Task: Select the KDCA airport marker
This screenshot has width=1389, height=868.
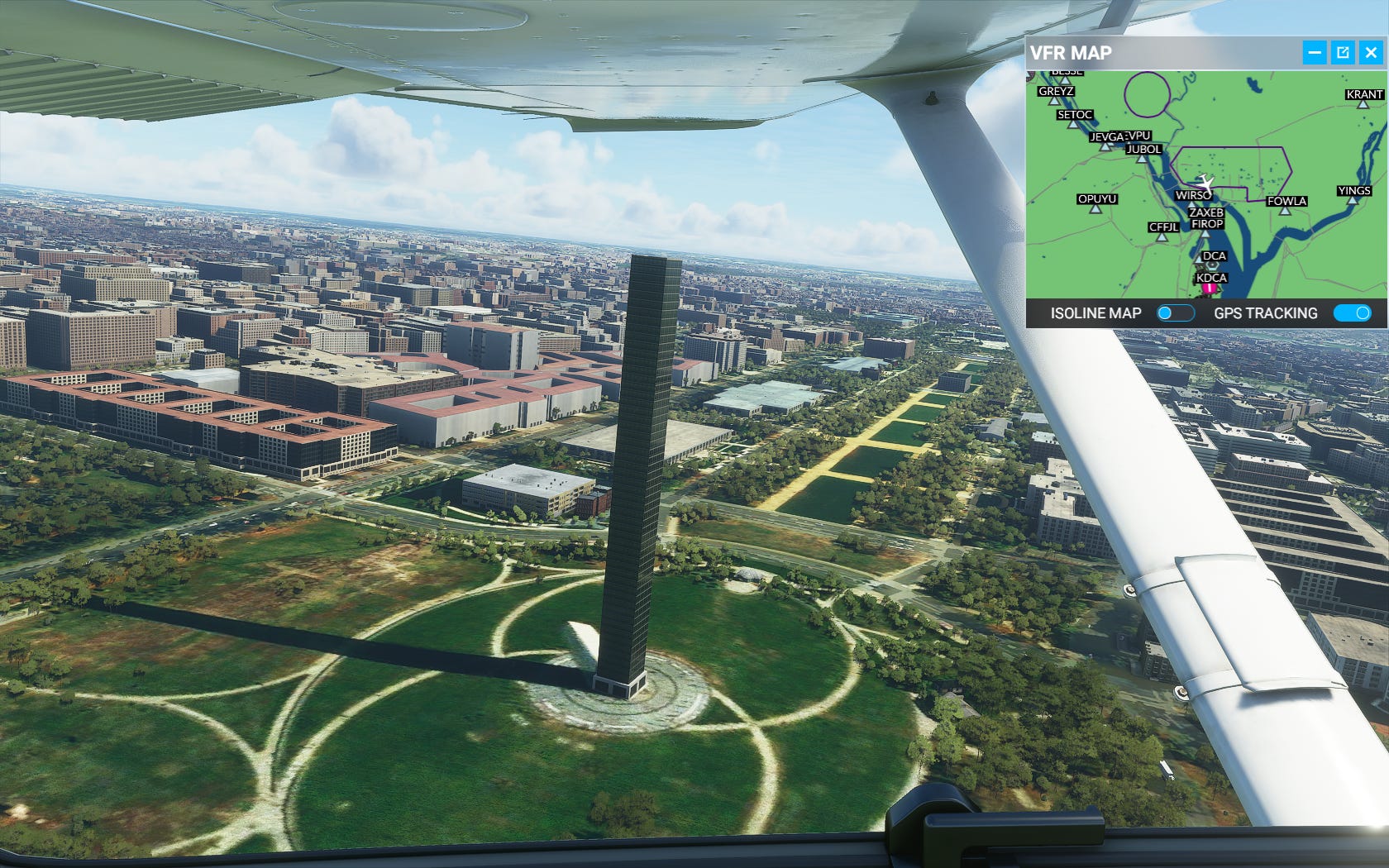Action: click(x=1210, y=288)
